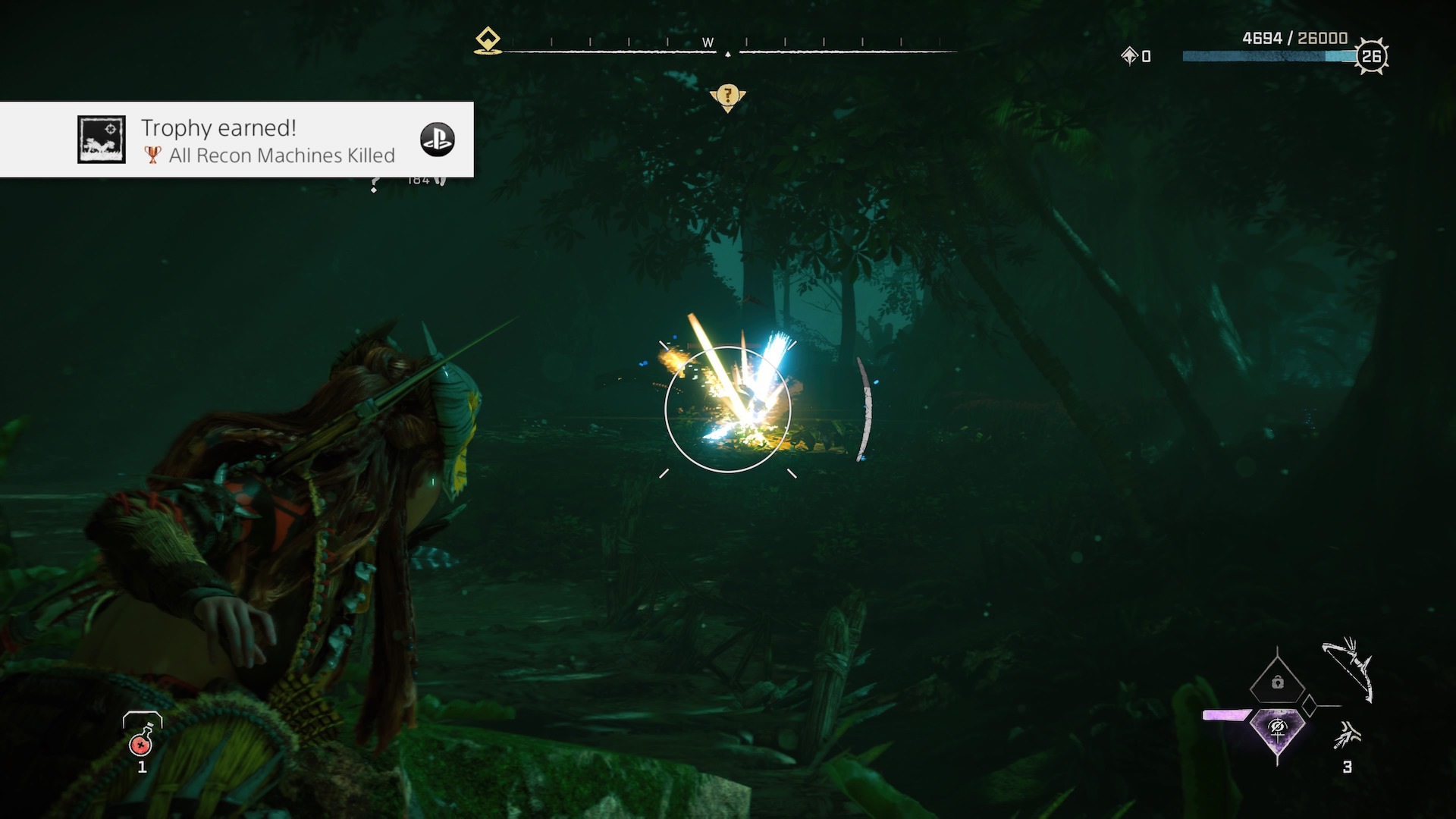The height and width of the screenshot is (819, 1456).
Task: Open the skill points icon
Action: pos(1130,56)
